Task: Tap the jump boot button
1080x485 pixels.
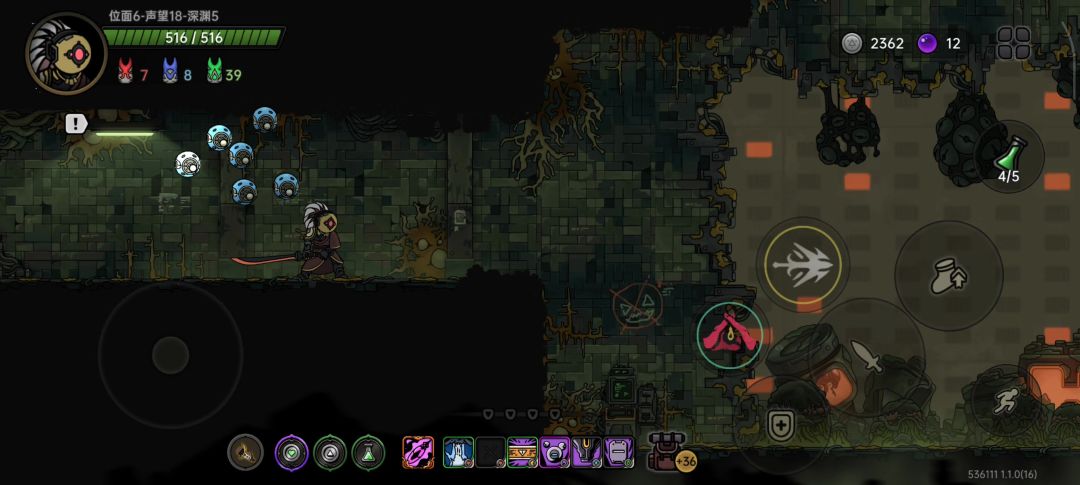Action: [x=948, y=276]
